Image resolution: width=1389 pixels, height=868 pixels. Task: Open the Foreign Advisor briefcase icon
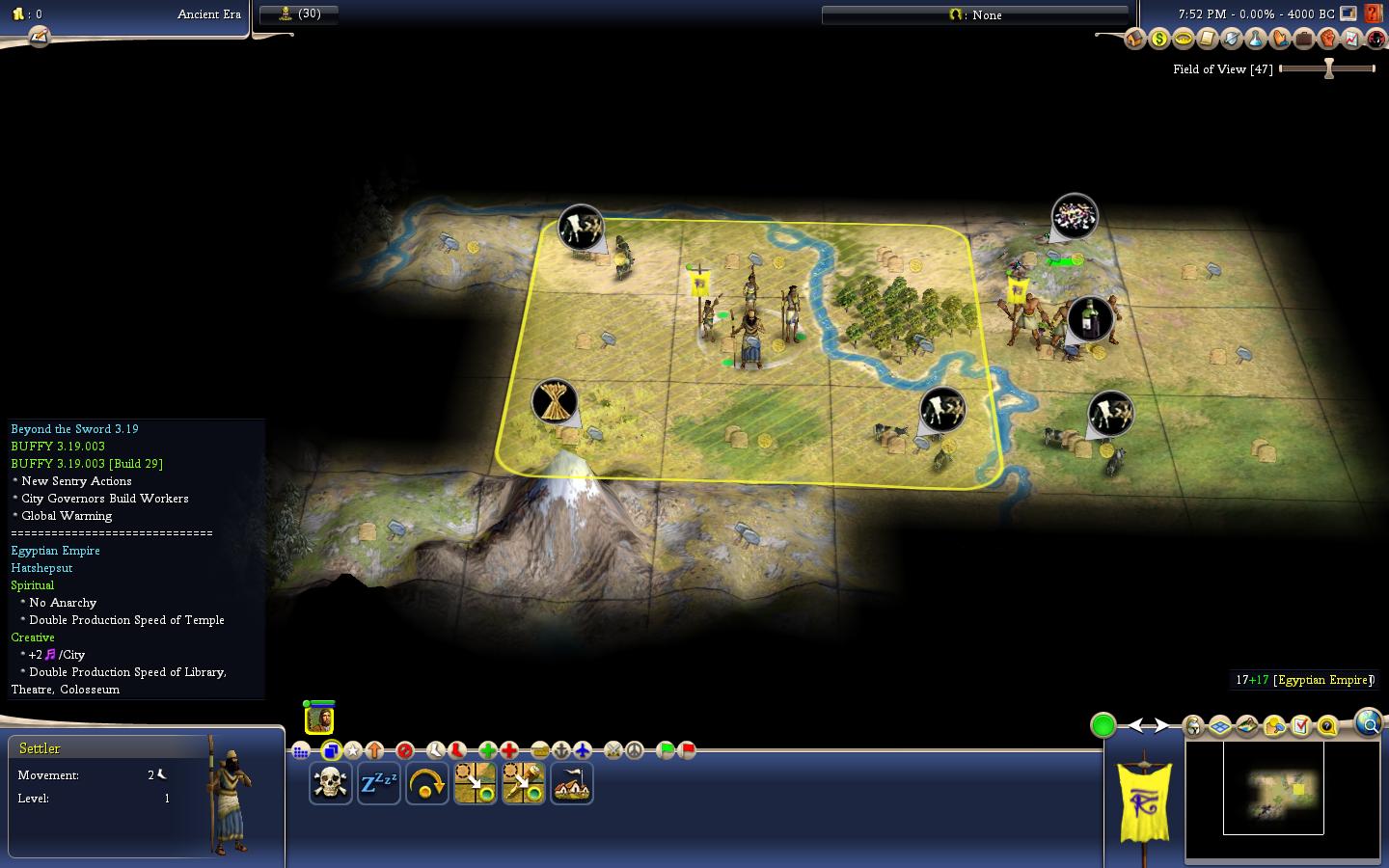(x=1303, y=39)
